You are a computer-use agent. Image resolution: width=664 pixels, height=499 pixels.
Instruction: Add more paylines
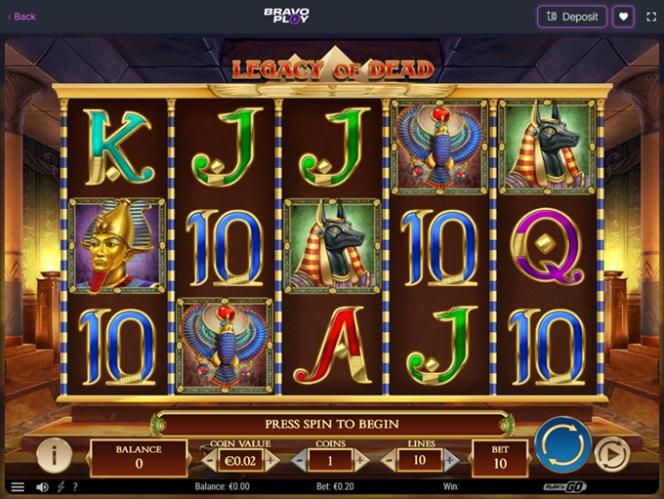point(450,460)
